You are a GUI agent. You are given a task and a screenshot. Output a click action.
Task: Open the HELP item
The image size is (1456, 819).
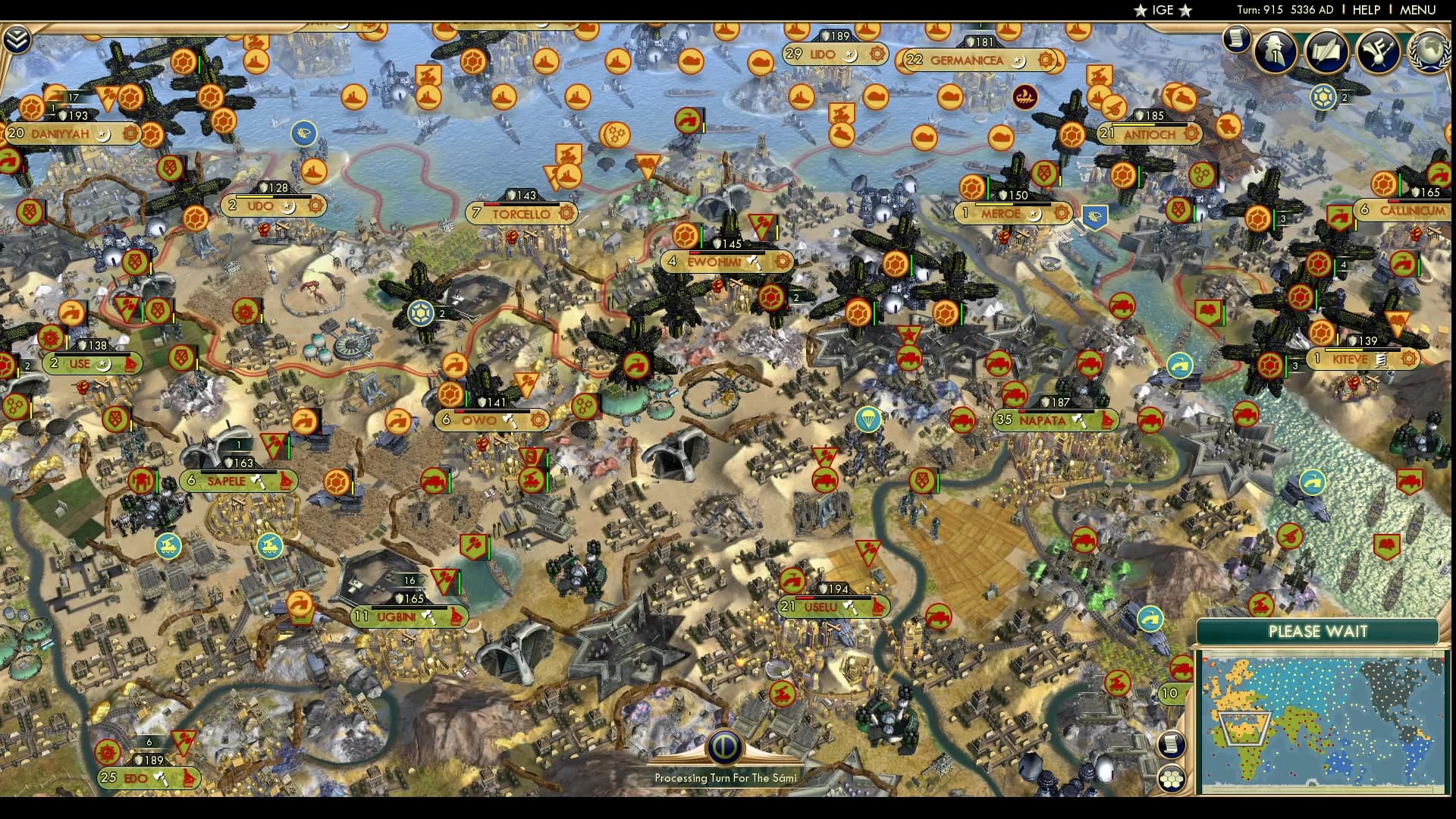click(x=1368, y=10)
